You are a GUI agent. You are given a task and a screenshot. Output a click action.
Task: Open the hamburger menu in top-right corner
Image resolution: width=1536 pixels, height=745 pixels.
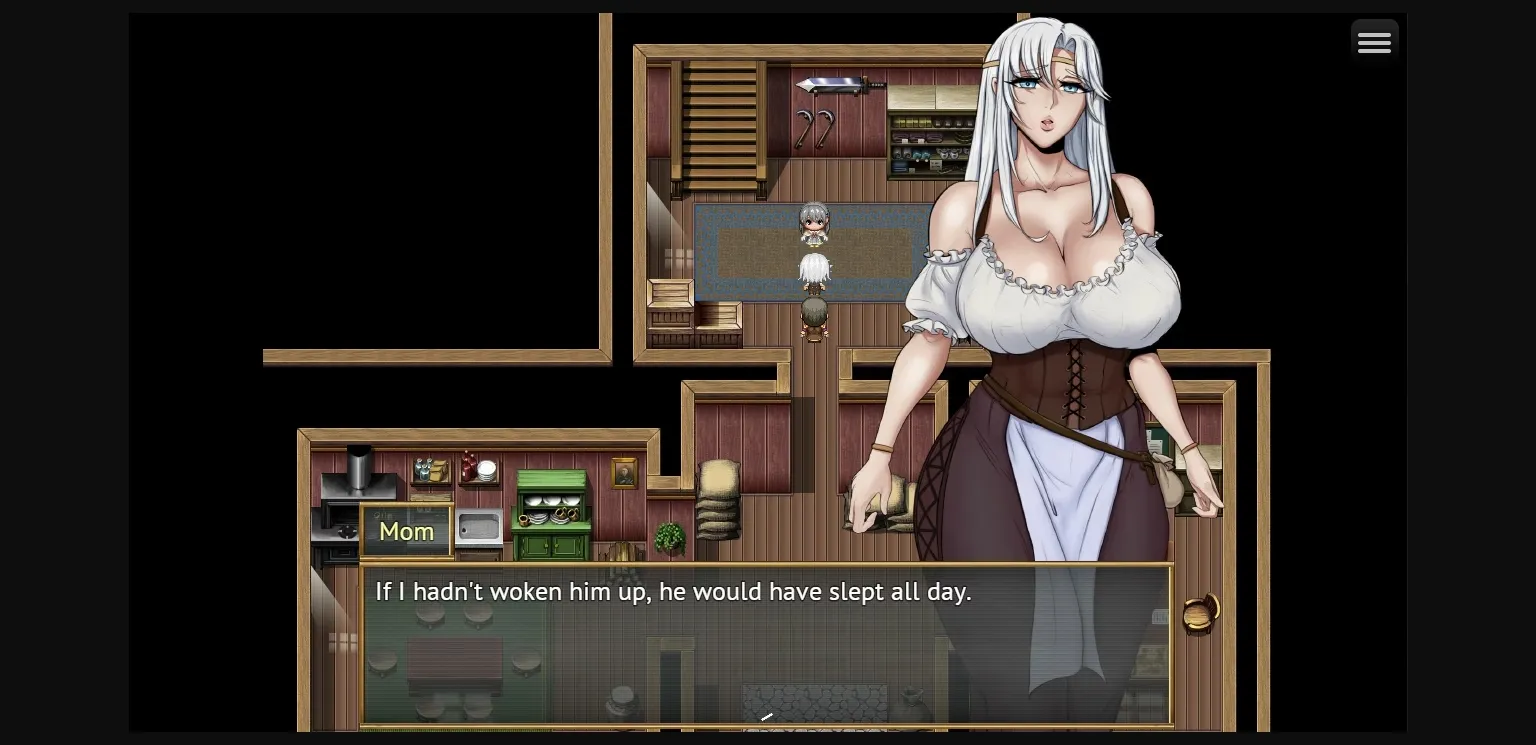pos(1375,41)
